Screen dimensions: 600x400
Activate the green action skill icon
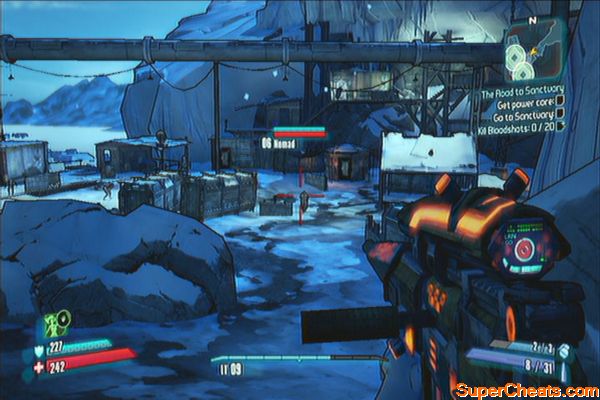[x=55, y=324]
